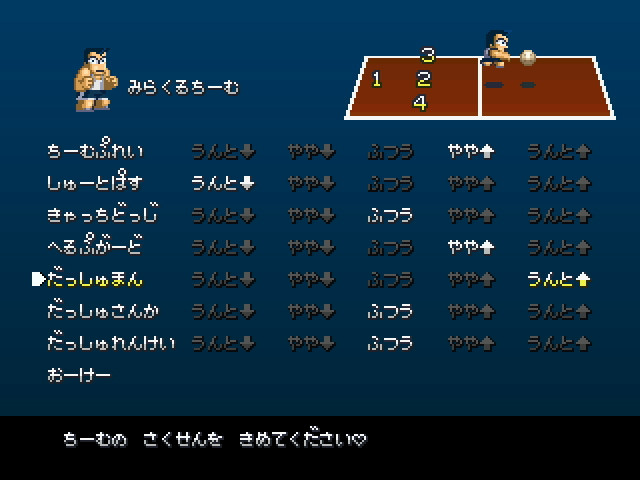640x480 pixels.
Task: Select the しゅーとぱす strategy row
Action: (95, 184)
